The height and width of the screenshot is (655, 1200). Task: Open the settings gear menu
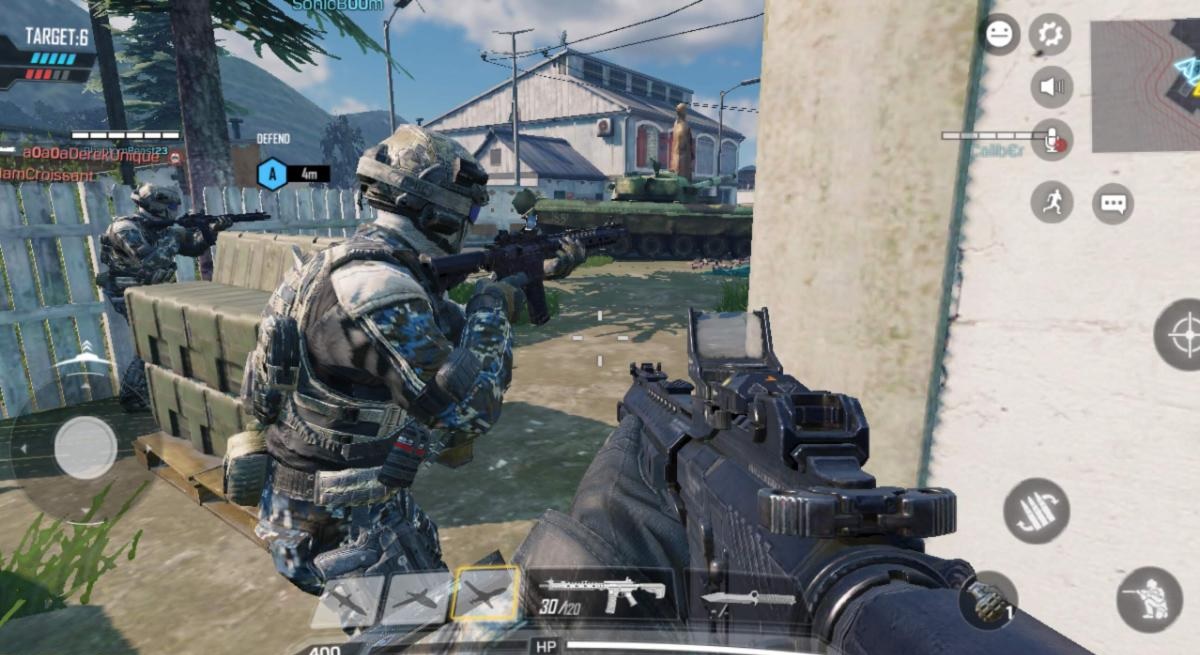pyautogui.click(x=1050, y=35)
